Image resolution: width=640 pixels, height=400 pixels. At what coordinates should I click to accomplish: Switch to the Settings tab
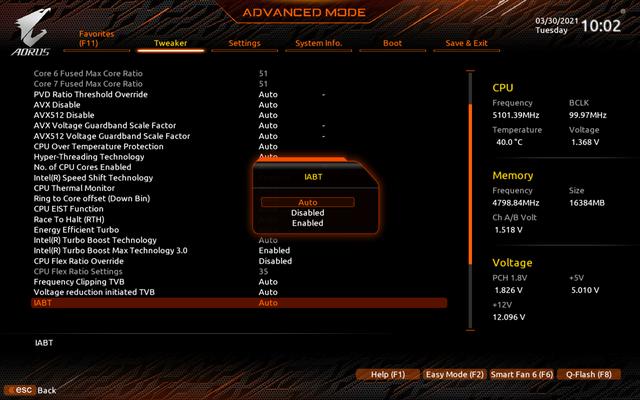(244, 44)
